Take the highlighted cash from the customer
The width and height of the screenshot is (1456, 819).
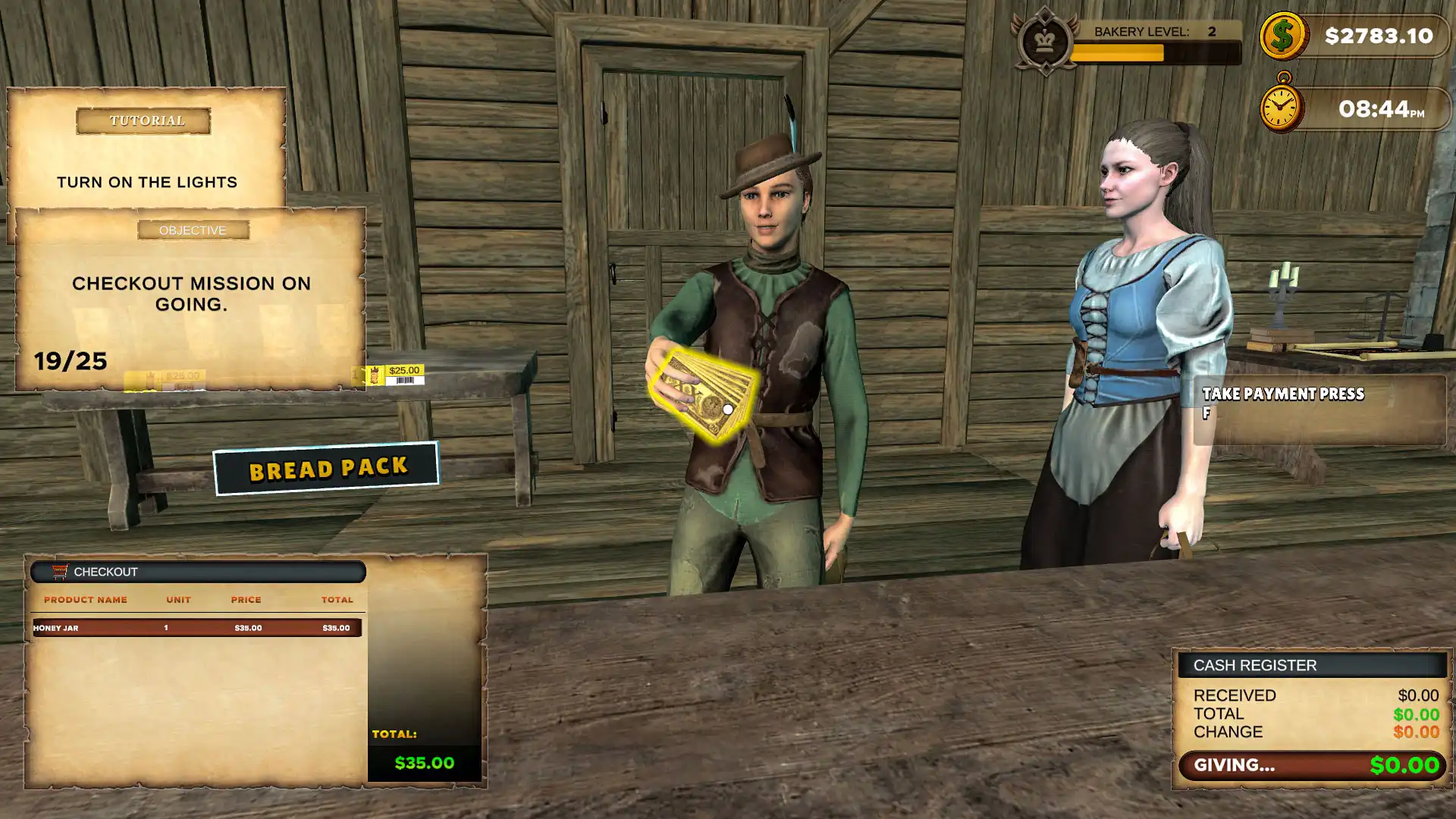point(705,394)
